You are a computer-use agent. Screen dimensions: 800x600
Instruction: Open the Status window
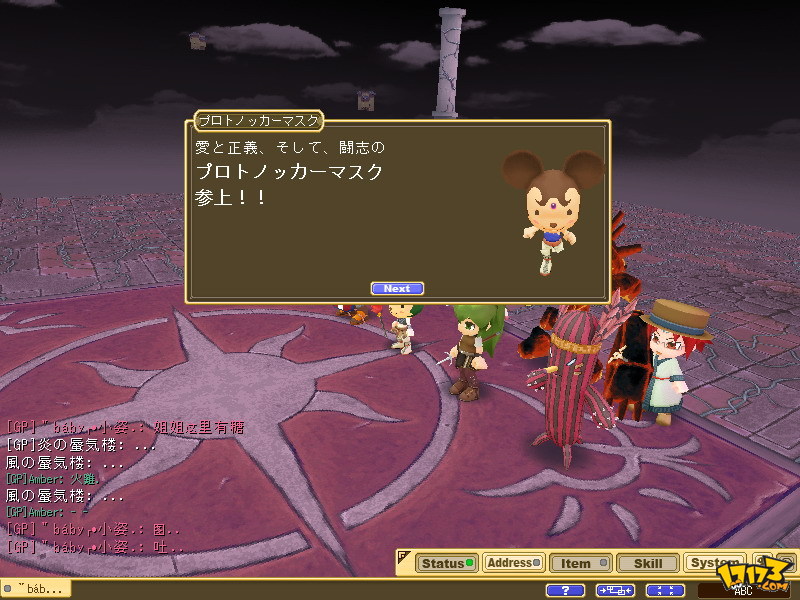point(445,563)
